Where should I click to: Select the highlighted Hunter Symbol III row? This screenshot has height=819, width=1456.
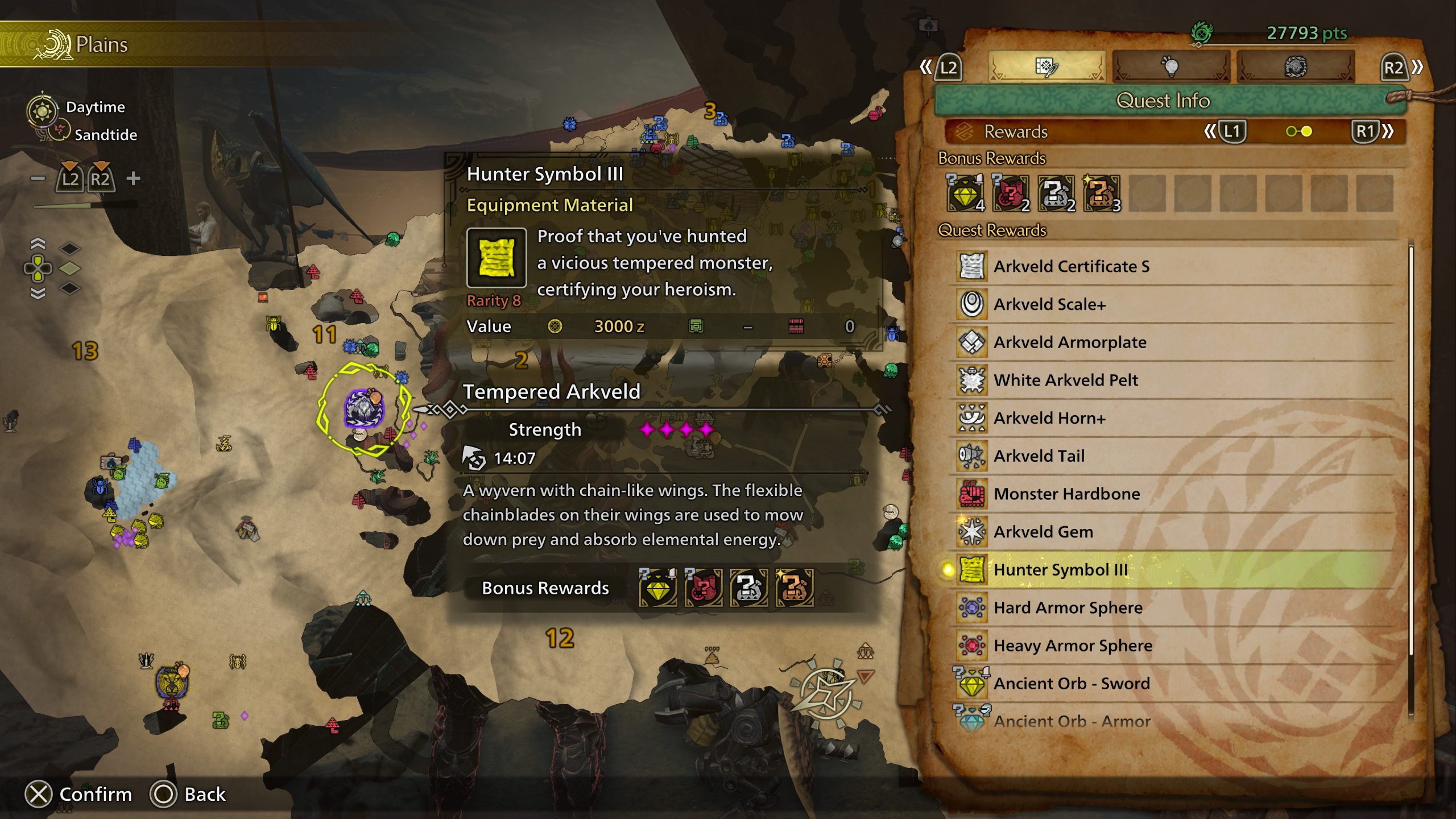click(1060, 569)
